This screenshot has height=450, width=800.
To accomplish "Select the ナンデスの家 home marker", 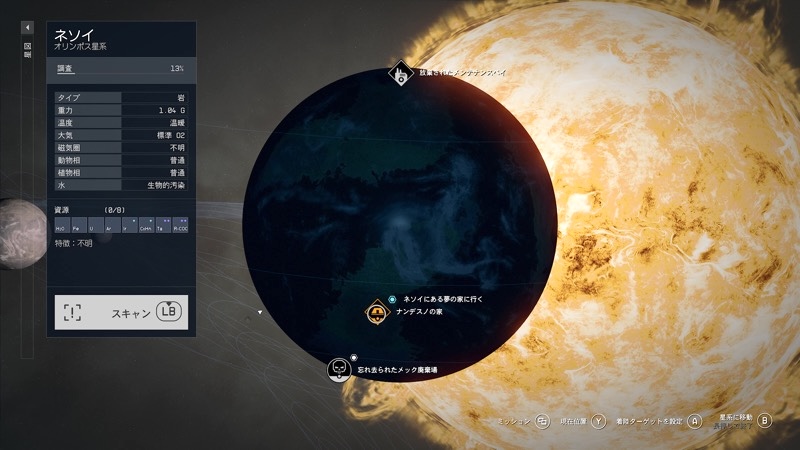I will pyautogui.click(x=377, y=313).
